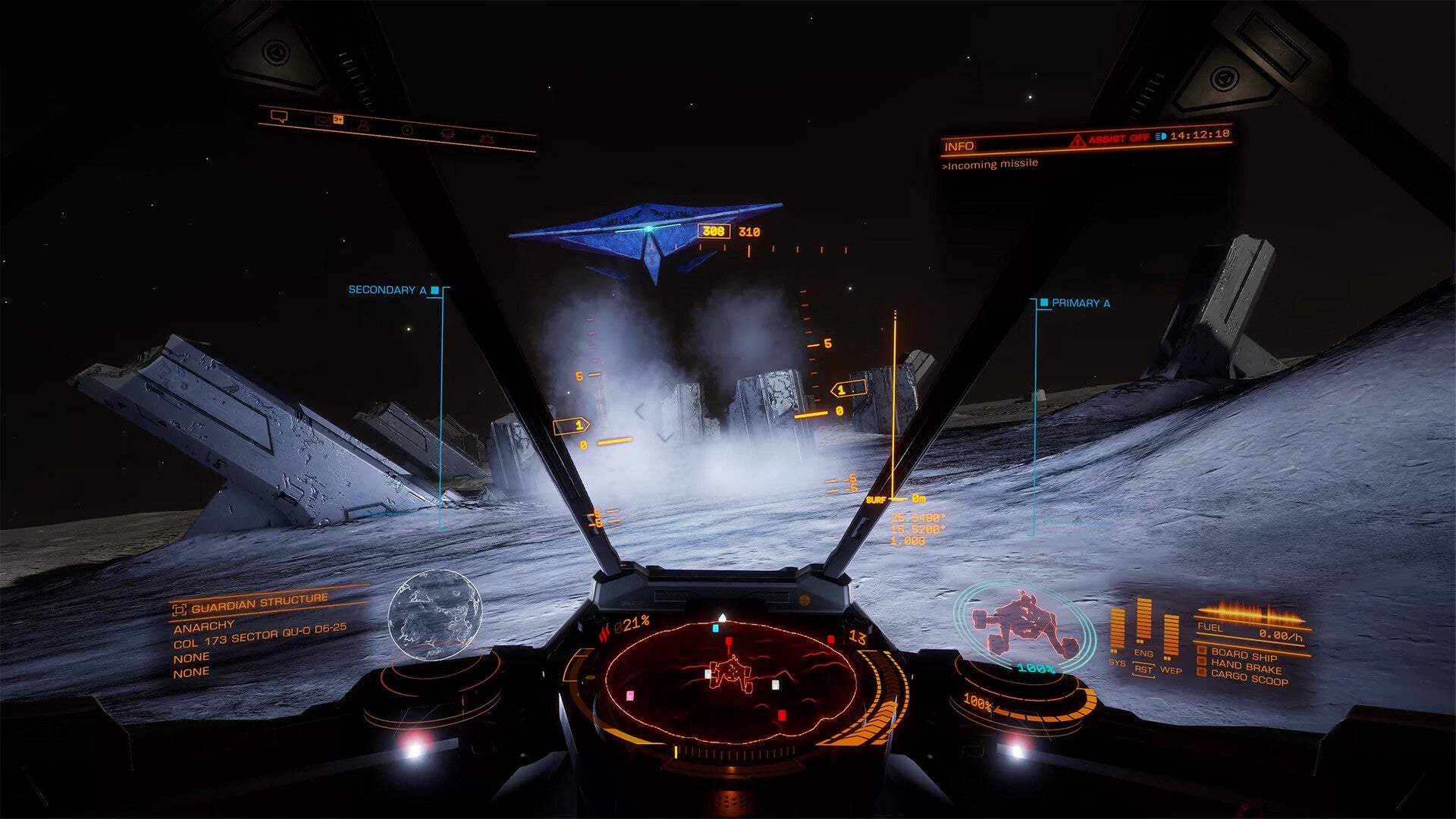The height and width of the screenshot is (819, 1456).
Task: Expand the PRIMARY A fire group marker
Action: pyautogui.click(x=1043, y=302)
